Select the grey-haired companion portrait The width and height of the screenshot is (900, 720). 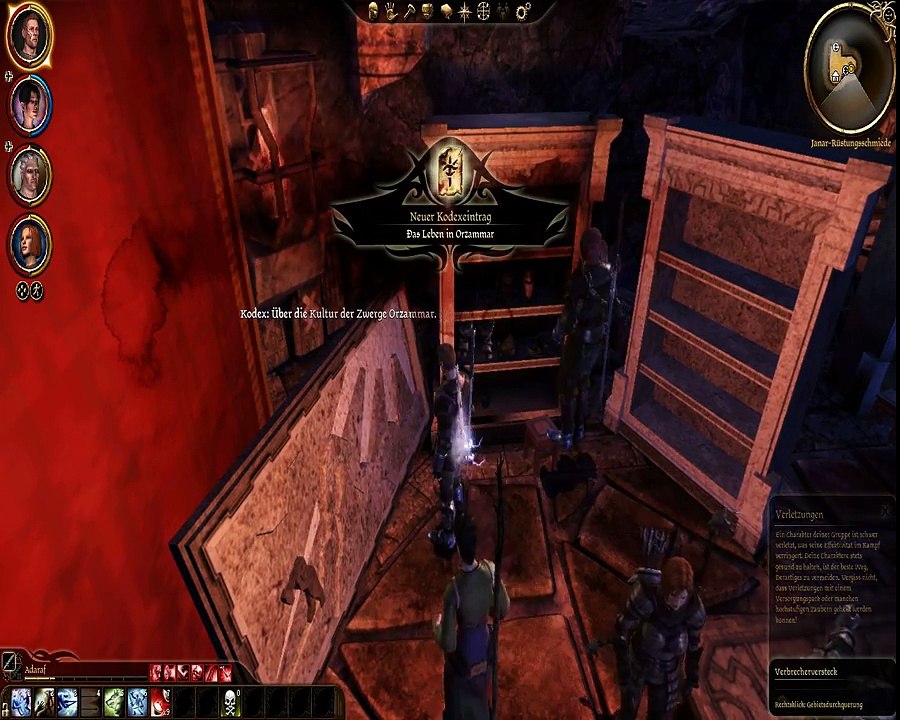(30, 173)
